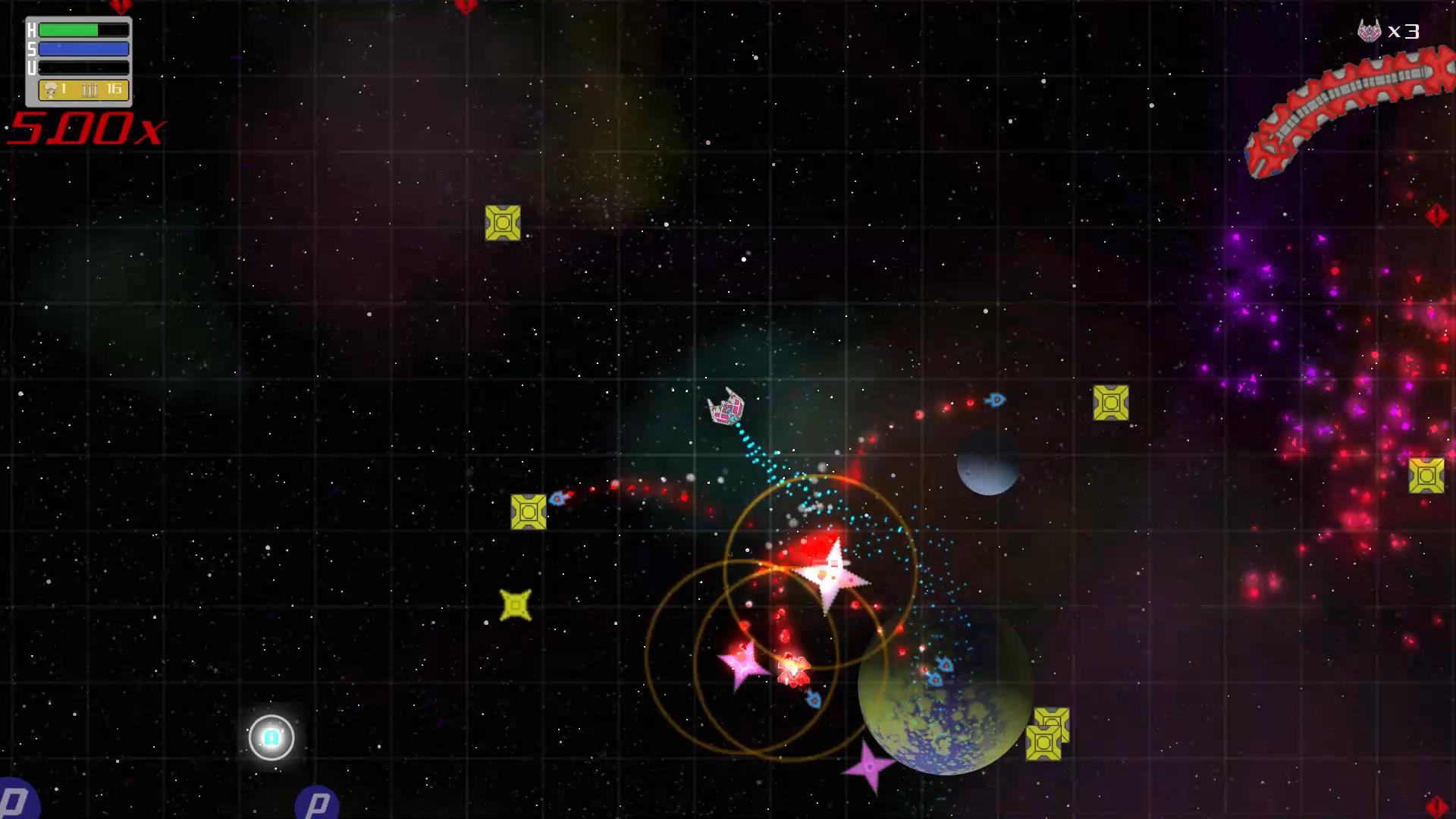Click the P pickup at screen bottom center
This screenshot has width=1456, height=819.
315,802
